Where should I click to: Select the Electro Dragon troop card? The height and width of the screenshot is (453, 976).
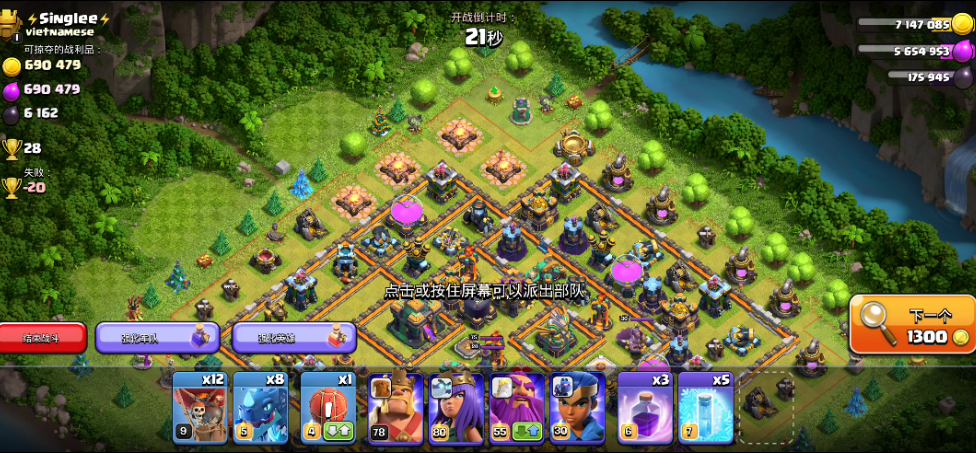point(260,408)
